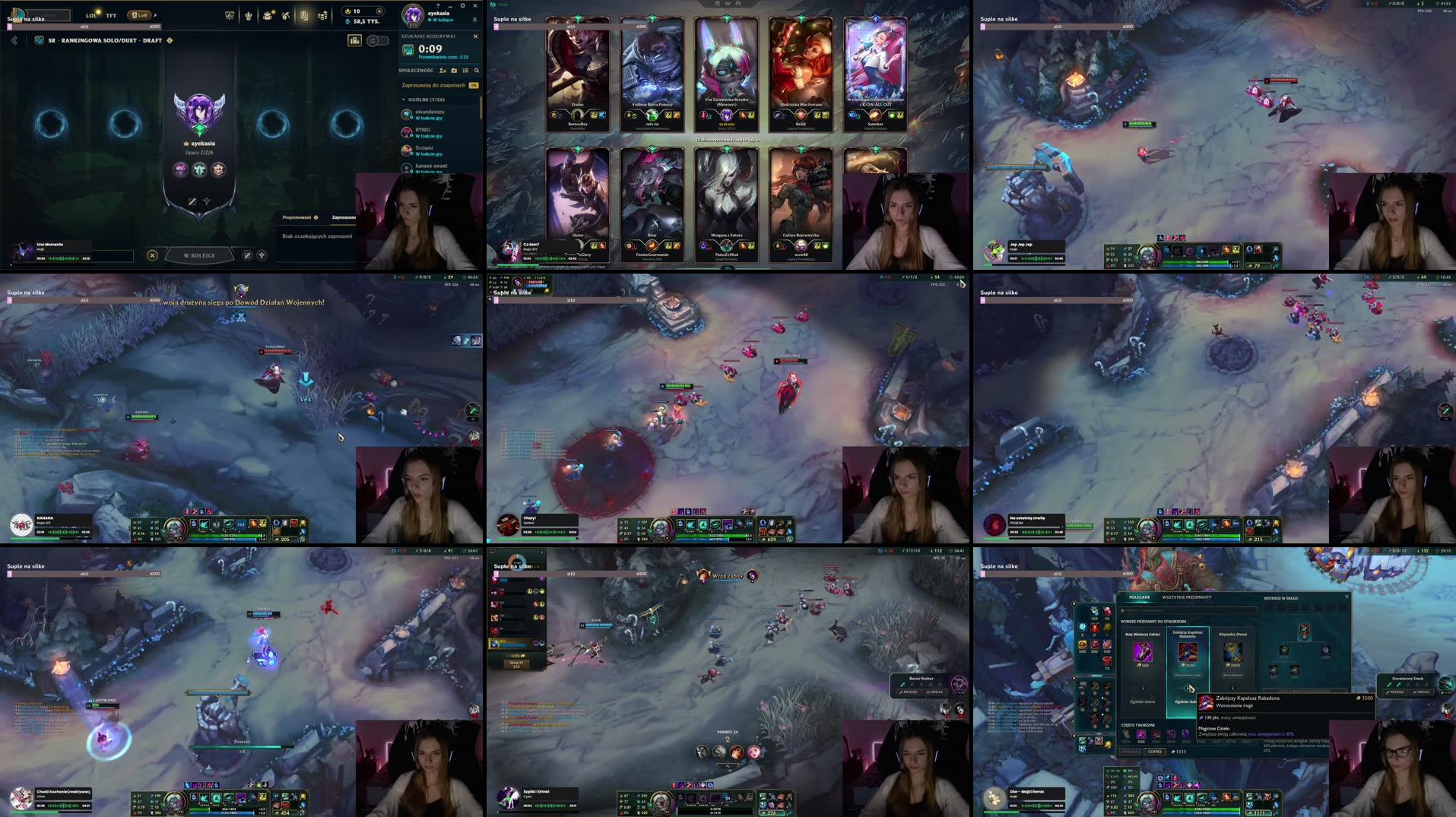Click the back chevron beside SR Rankingowa Solo/Duet
This screenshot has height=817, width=1456.
click(14, 42)
